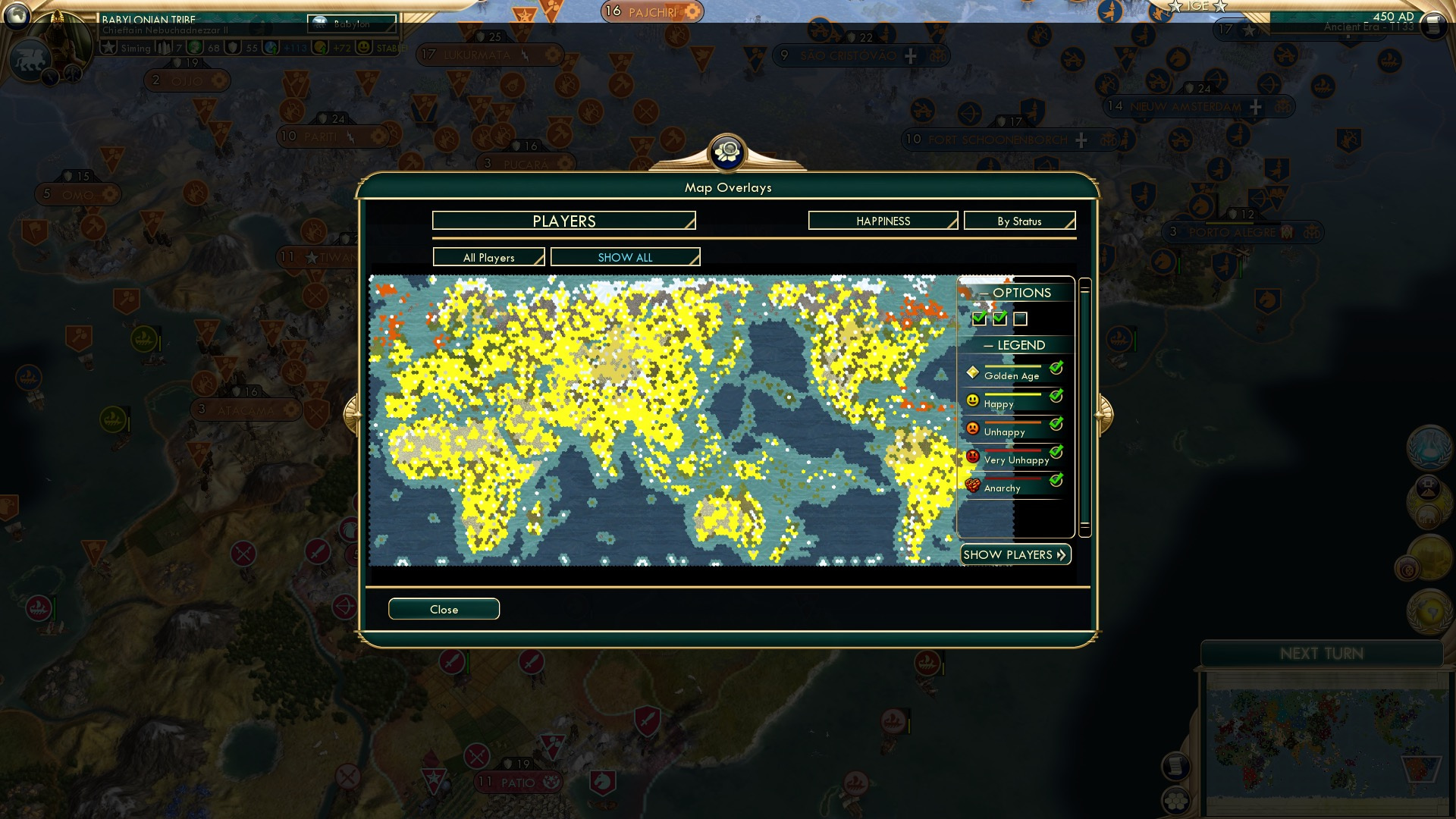This screenshot has height=819, width=1456.
Task: Select the SHOW ALL tab
Action: pos(625,257)
